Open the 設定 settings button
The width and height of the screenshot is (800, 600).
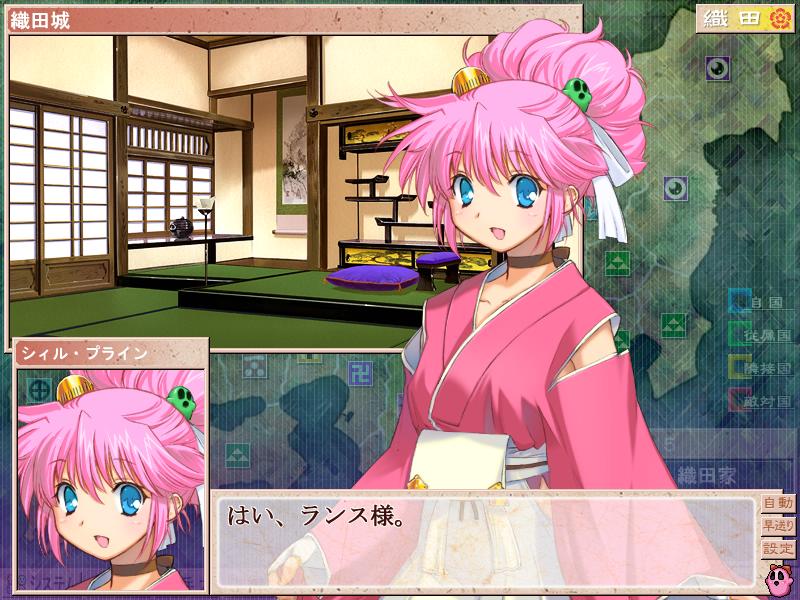(777, 549)
